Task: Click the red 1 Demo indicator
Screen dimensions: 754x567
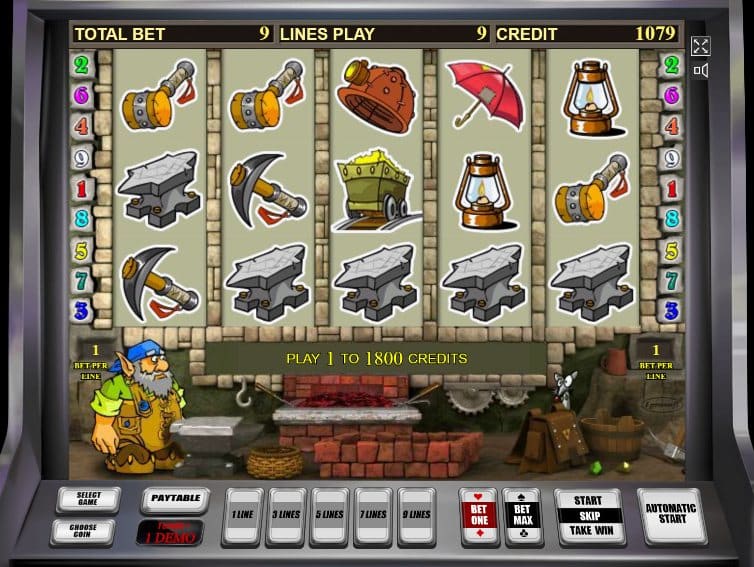Action: [169, 532]
